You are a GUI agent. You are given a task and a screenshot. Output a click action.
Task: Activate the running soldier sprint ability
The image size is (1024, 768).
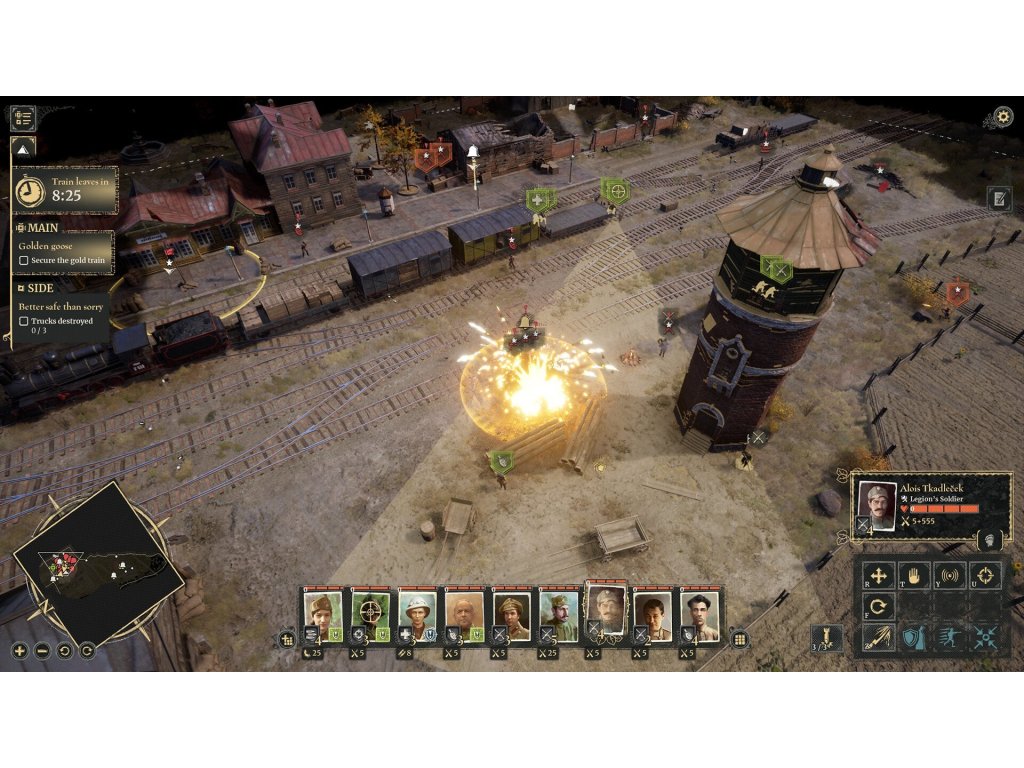tap(950, 638)
